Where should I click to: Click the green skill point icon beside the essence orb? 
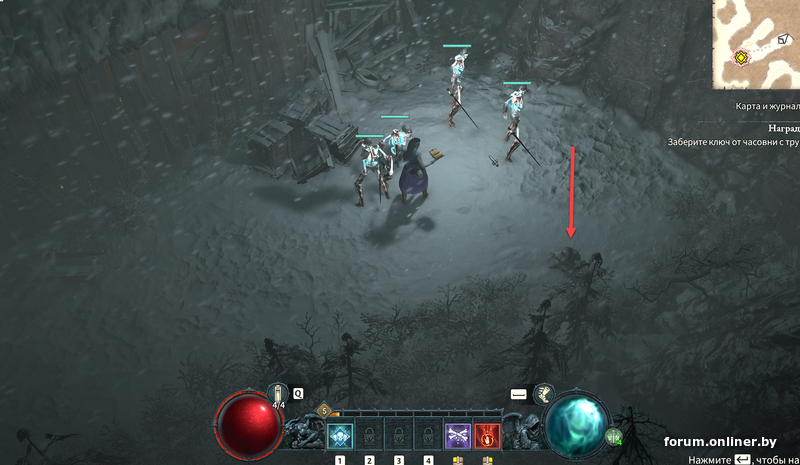(x=613, y=436)
